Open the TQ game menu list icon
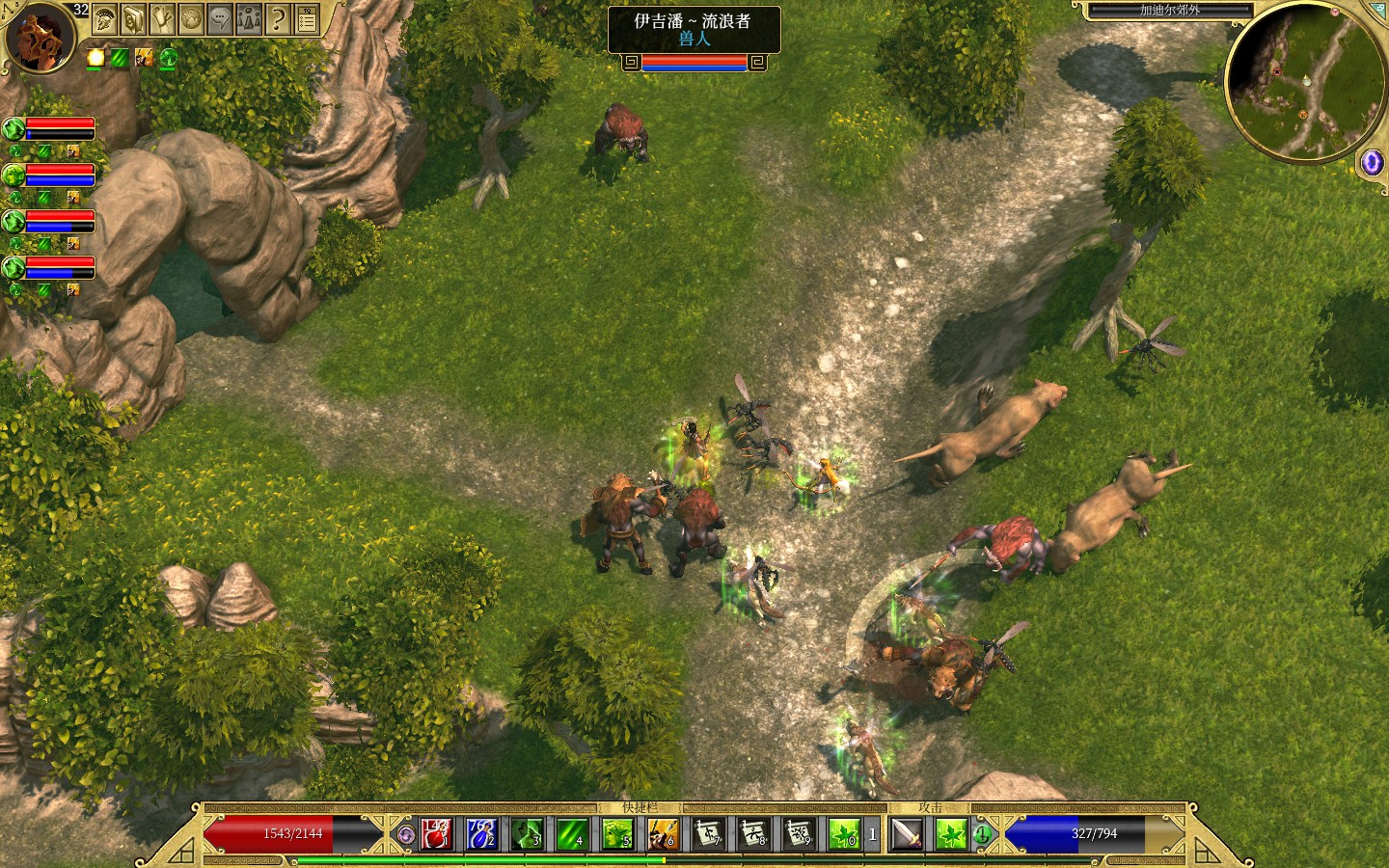Image resolution: width=1389 pixels, height=868 pixels. pos(307,18)
